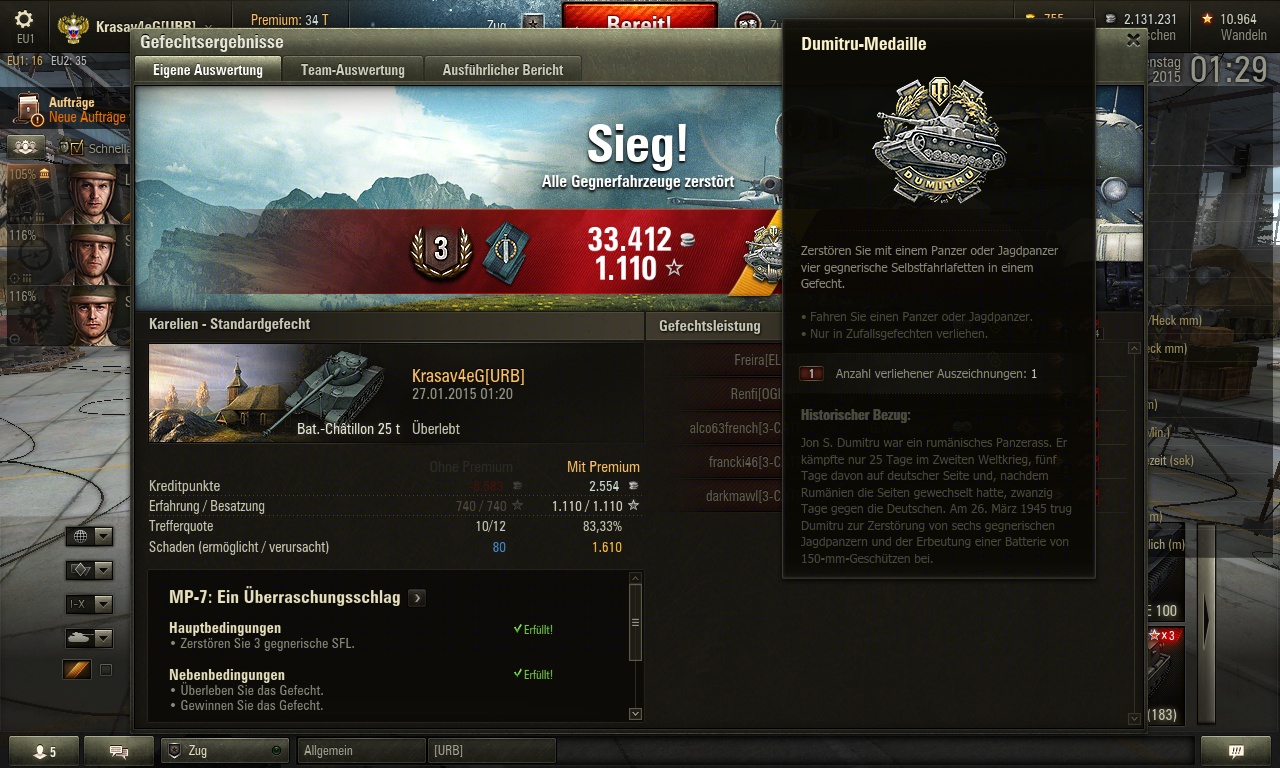Select the [URB] clan chat tab
Viewport: 1280px width, 768px height.
pyautogui.click(x=491, y=750)
